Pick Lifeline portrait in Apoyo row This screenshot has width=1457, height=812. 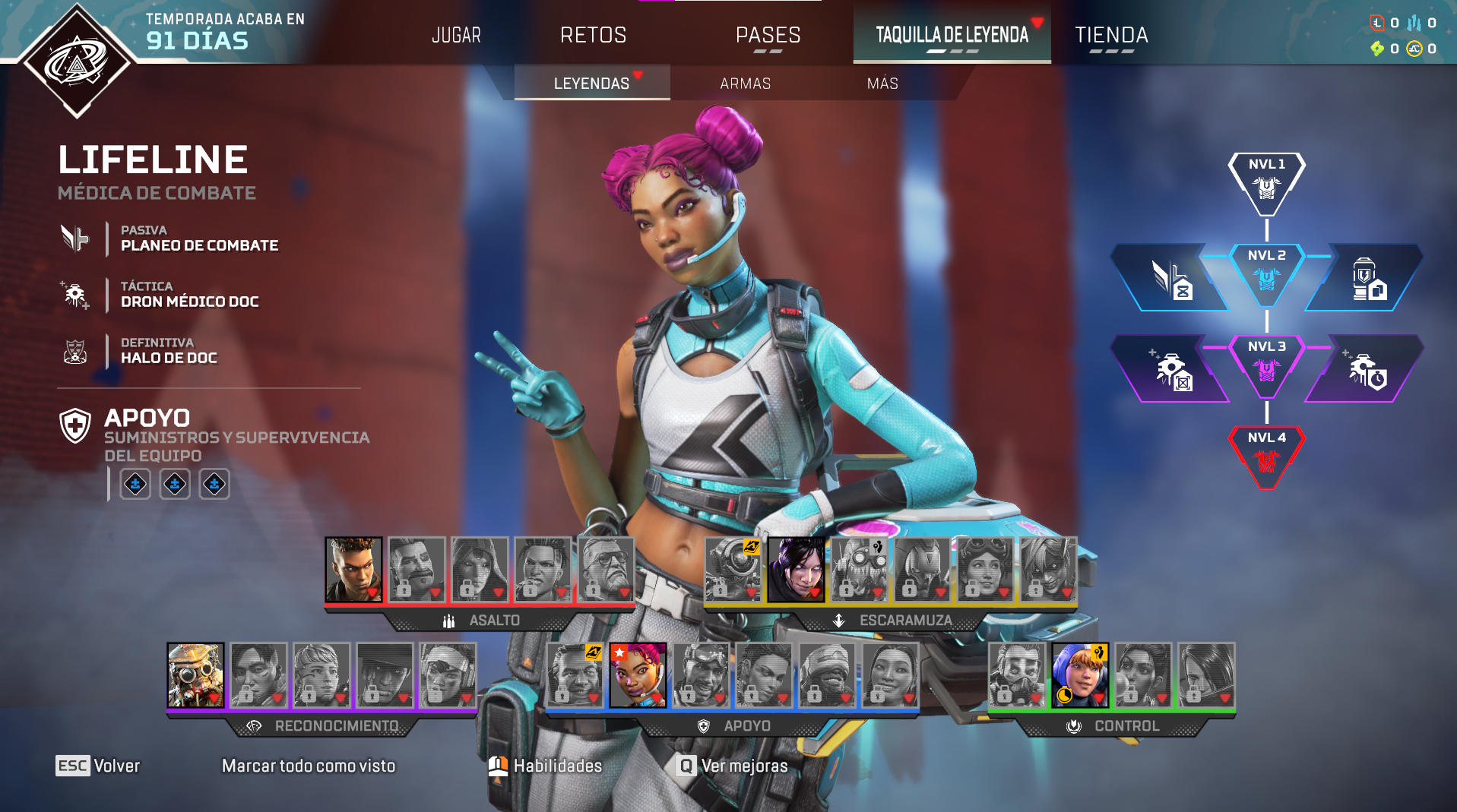638,675
